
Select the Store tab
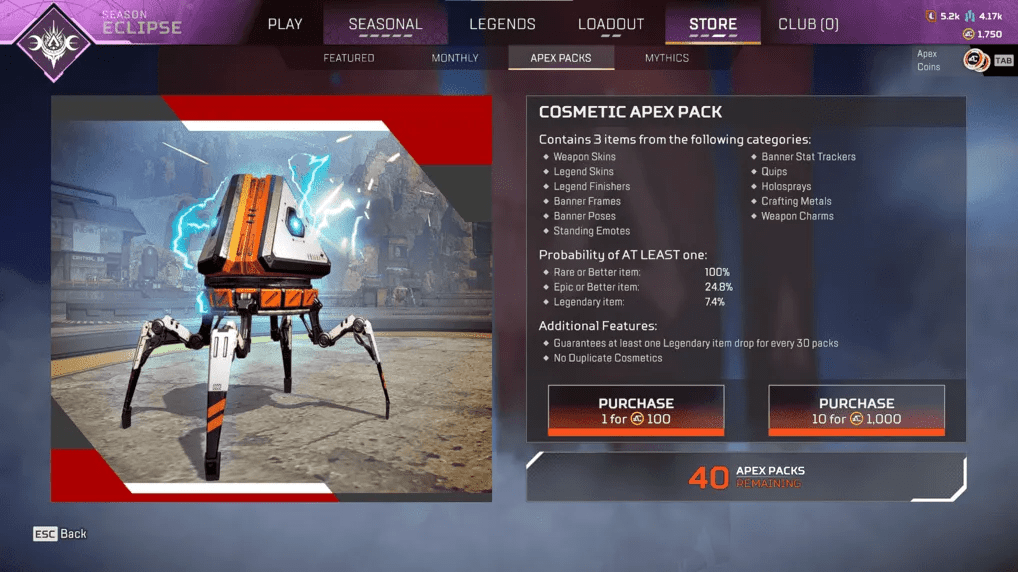(x=713, y=24)
